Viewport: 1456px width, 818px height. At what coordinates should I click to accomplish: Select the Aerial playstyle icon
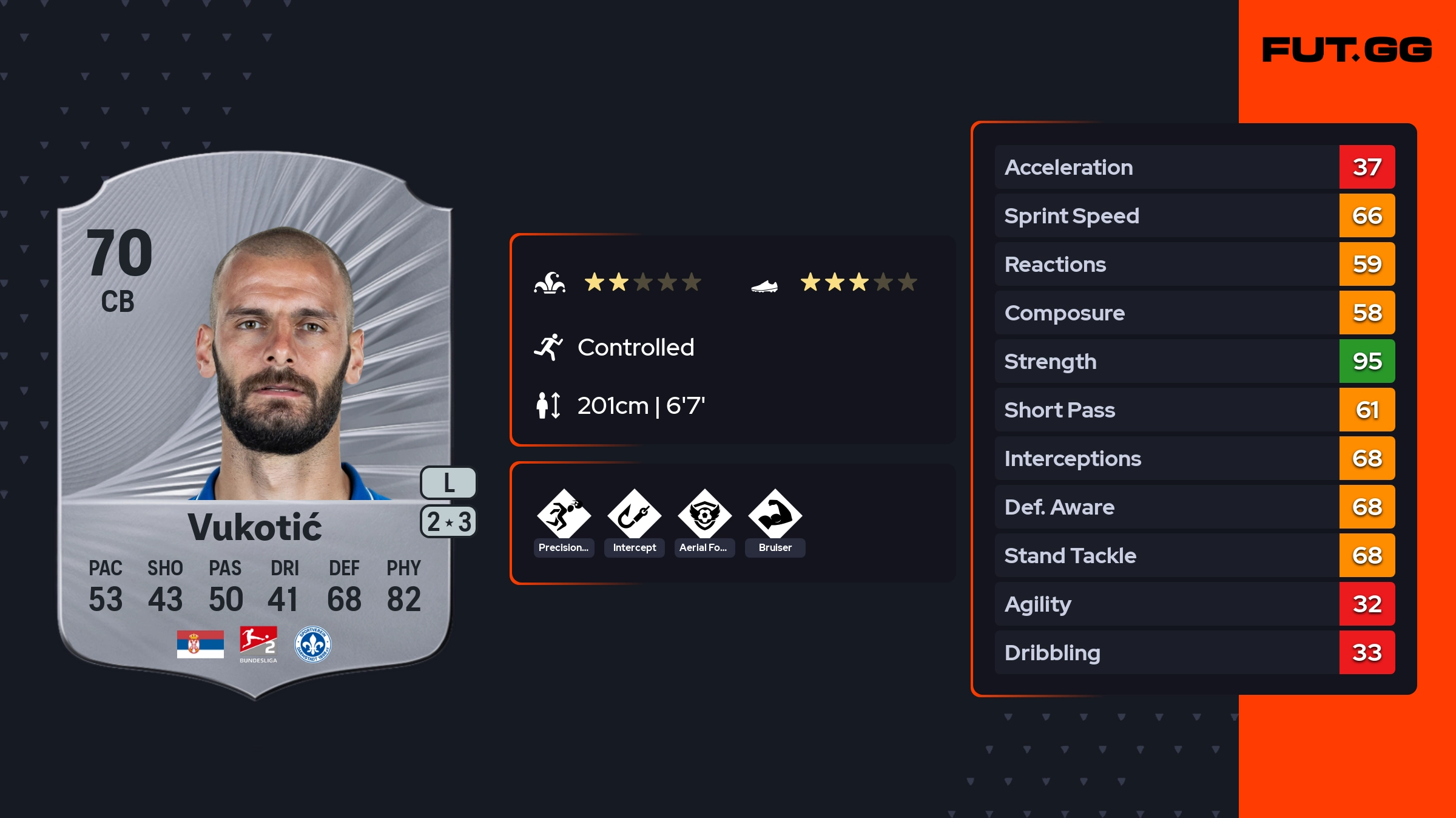point(704,516)
